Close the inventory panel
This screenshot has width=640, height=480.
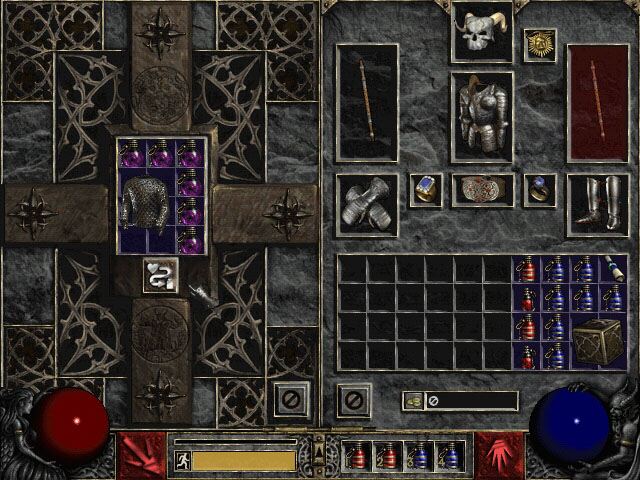coord(353,401)
